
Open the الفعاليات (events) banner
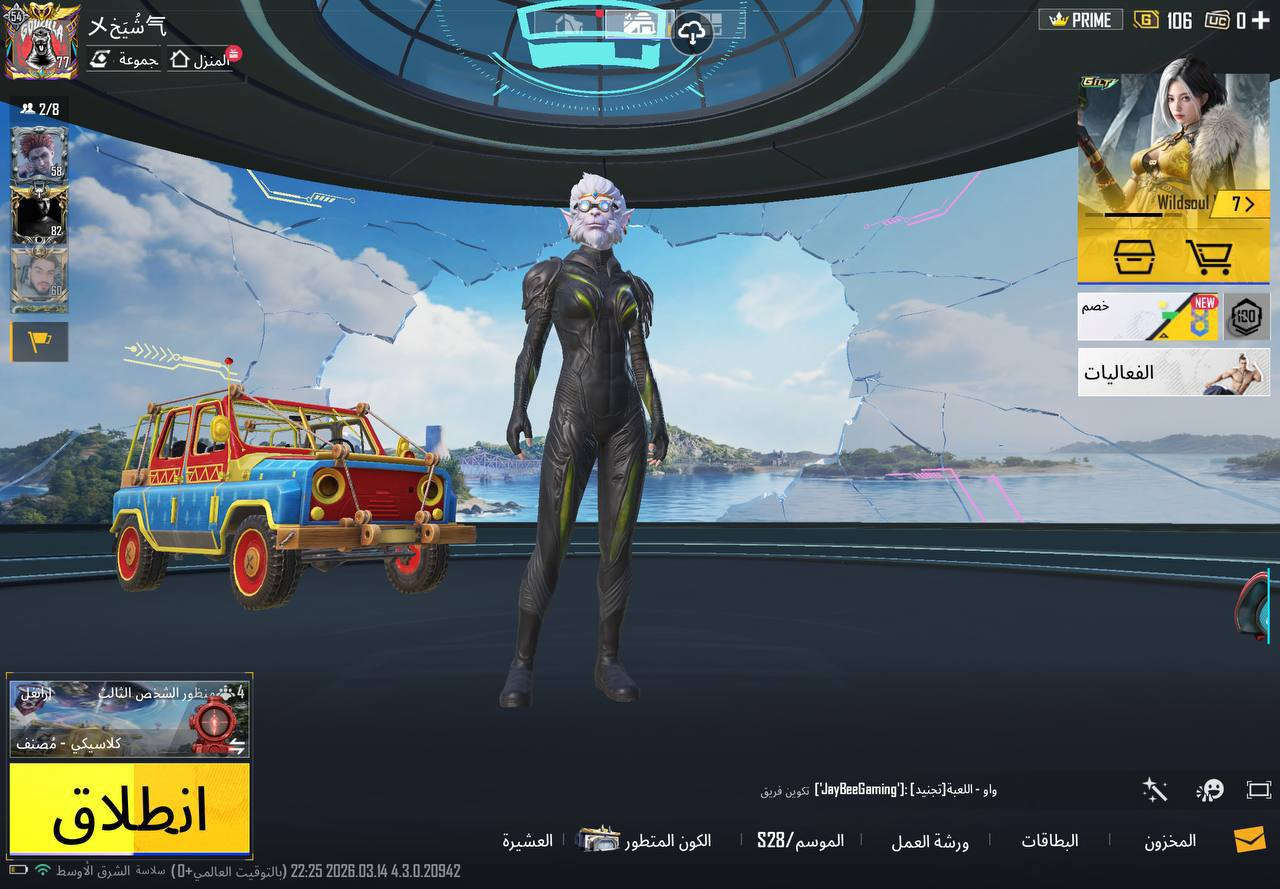[1173, 375]
